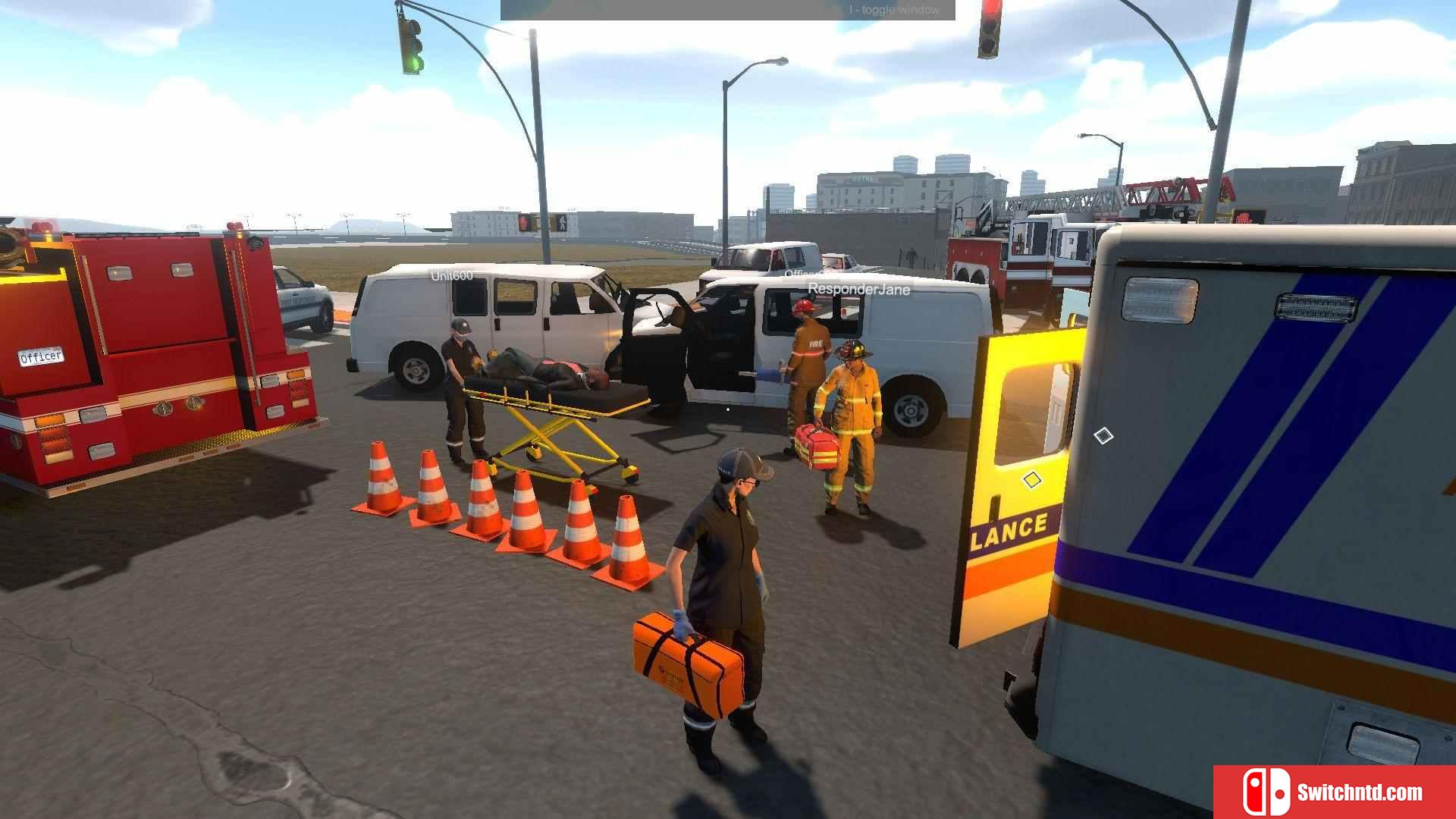Select the diamond marker on gray ambulance body
Image resolution: width=1456 pixels, height=819 pixels.
tap(1103, 435)
